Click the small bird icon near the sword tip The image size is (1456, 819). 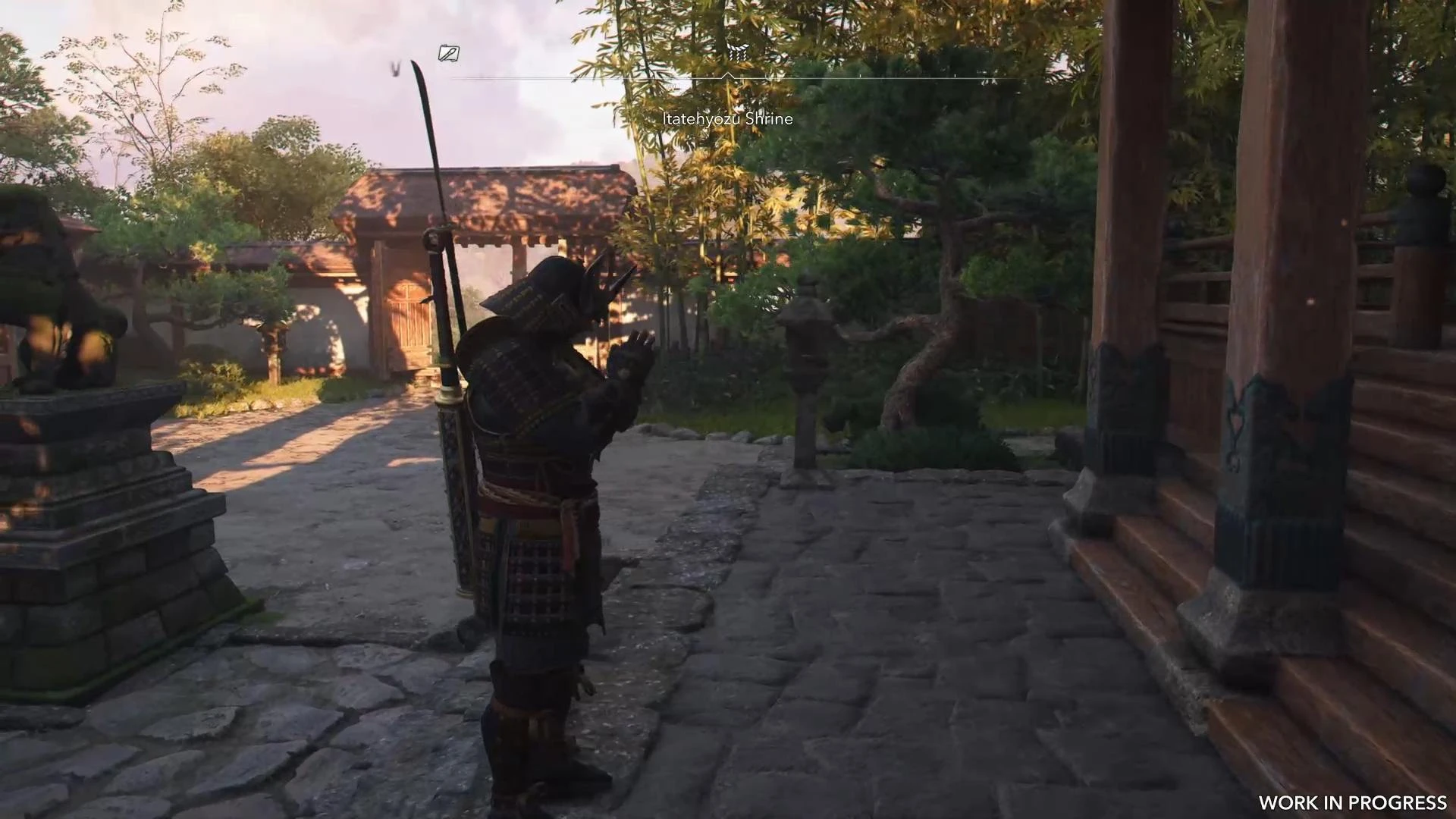tap(394, 69)
